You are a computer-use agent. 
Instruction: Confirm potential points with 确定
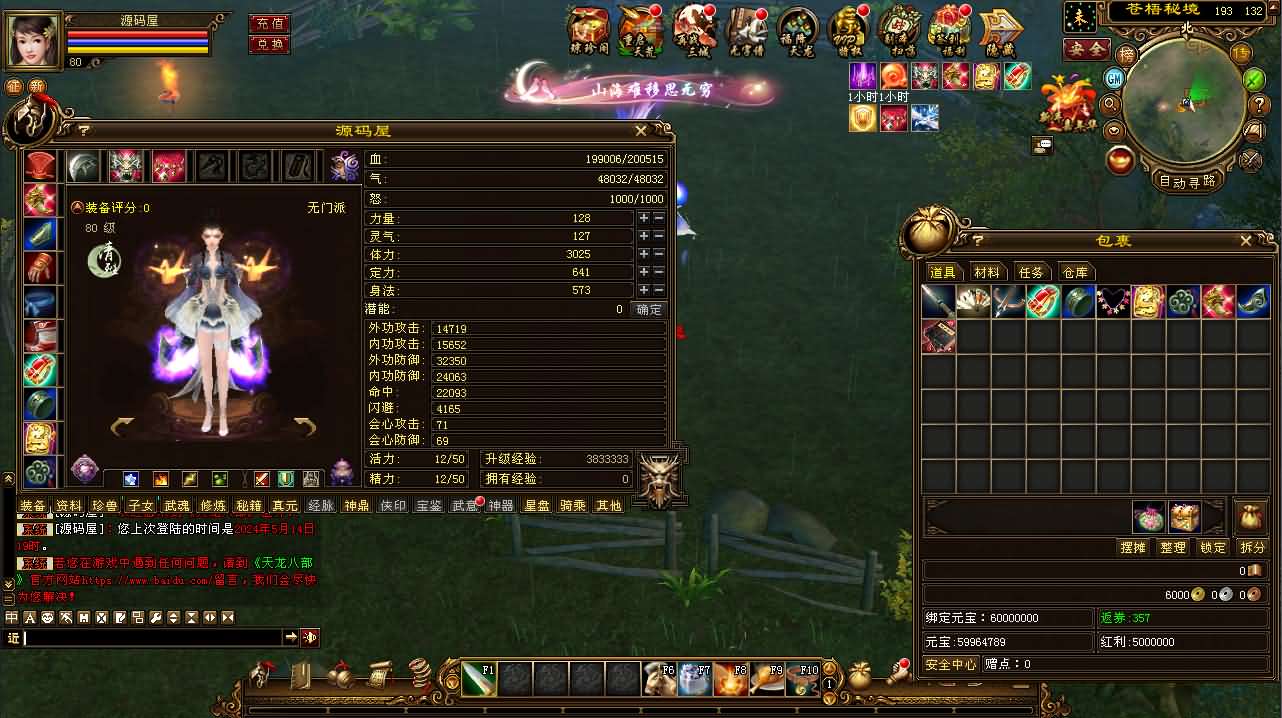649,310
